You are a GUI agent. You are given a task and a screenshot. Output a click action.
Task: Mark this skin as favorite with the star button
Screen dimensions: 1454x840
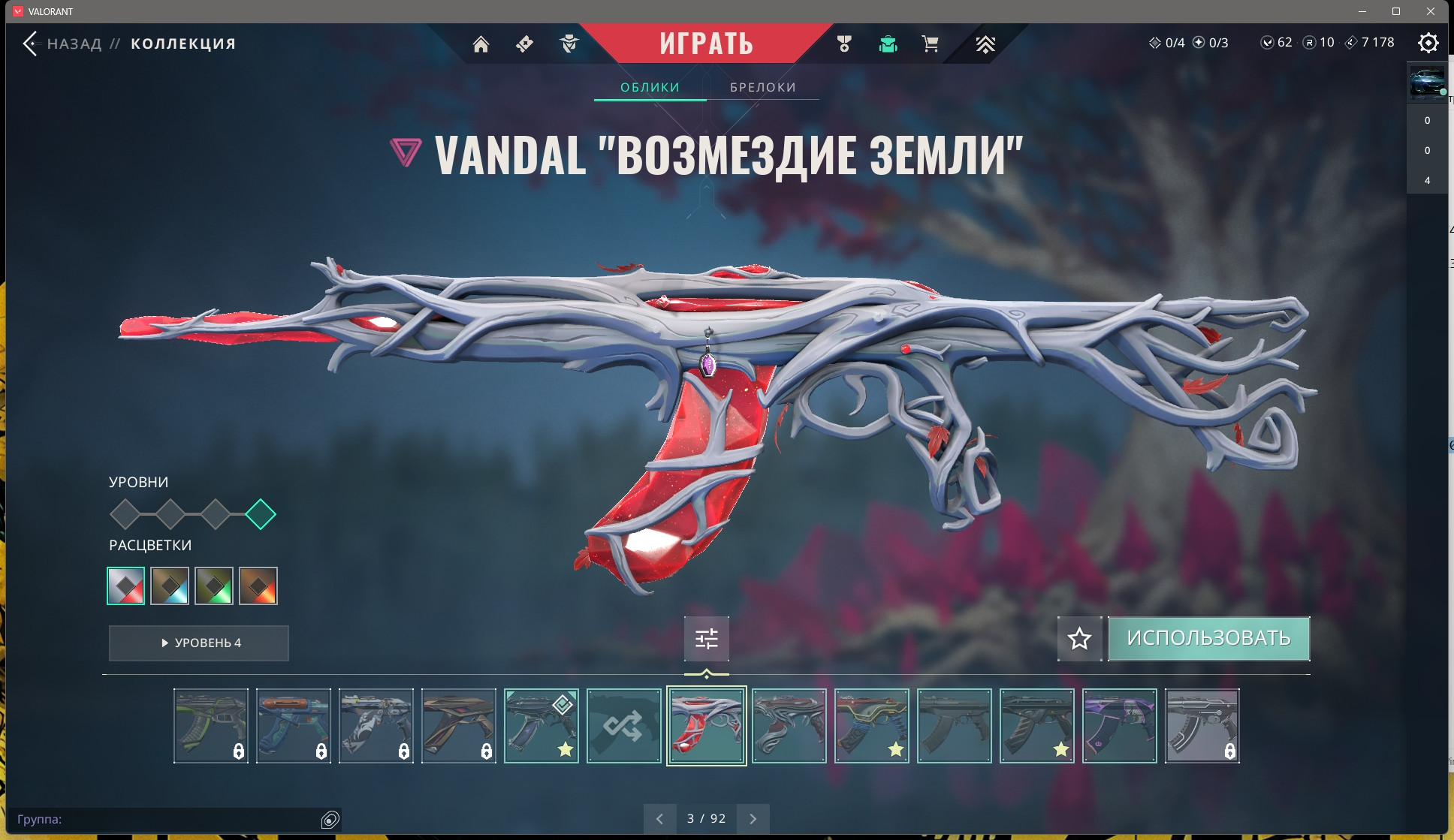coord(1079,639)
